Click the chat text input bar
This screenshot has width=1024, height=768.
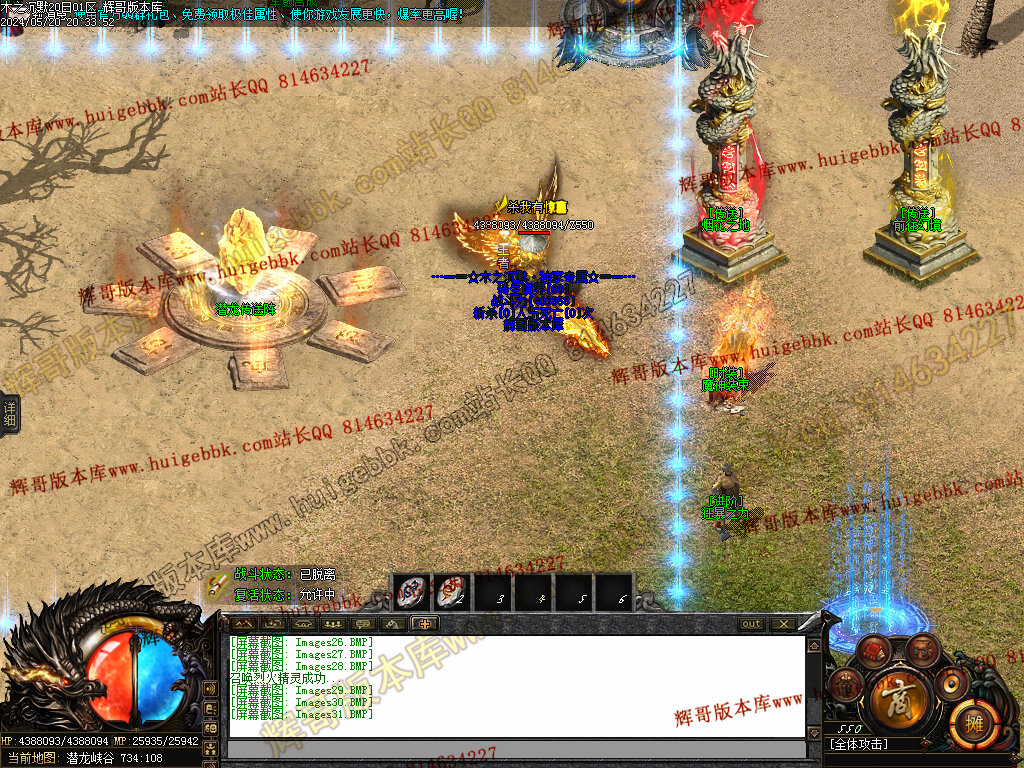[516, 749]
